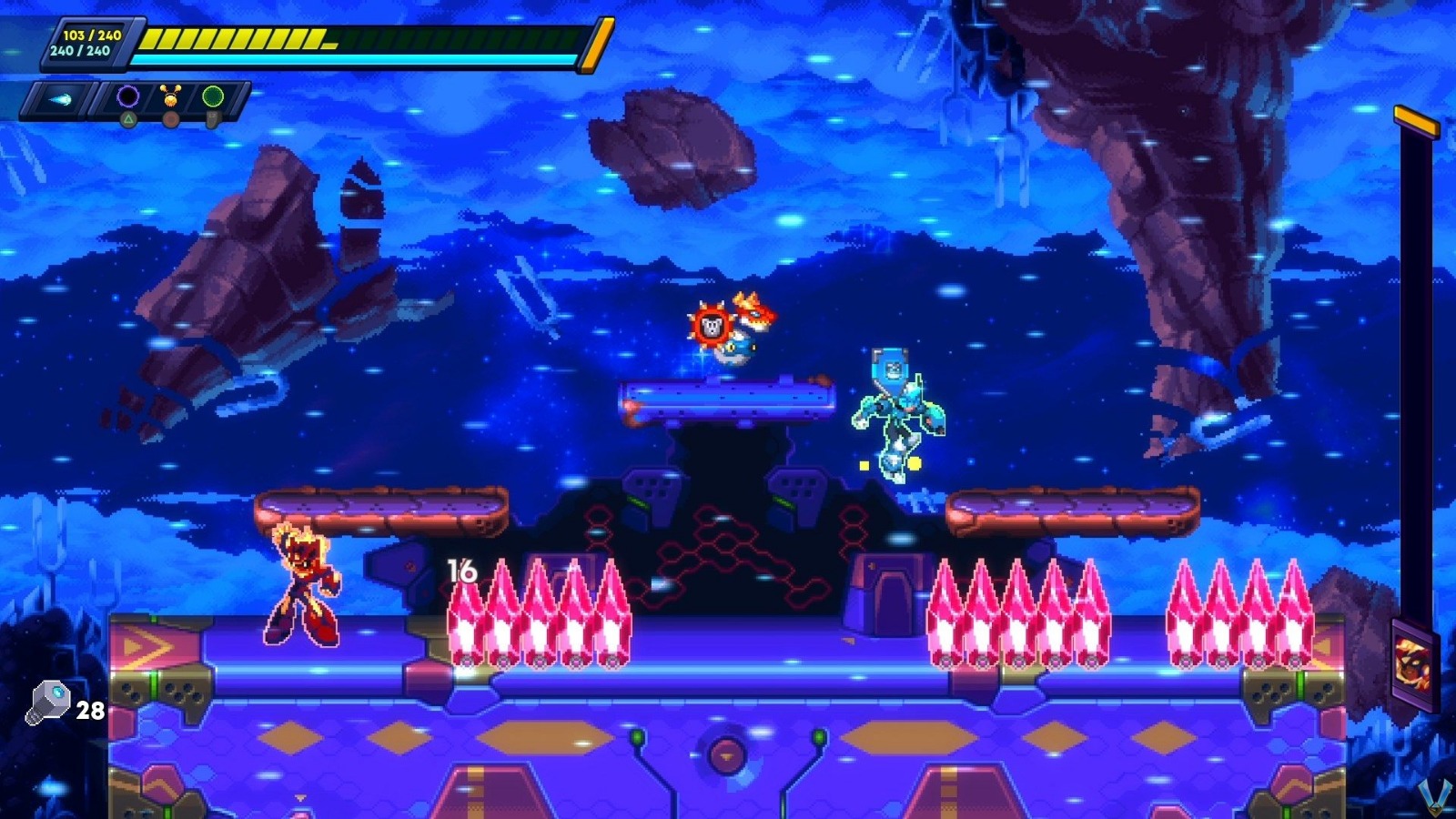Click the red circle button glyph
Image resolution: width=1456 pixels, height=819 pixels.
coord(169,120)
